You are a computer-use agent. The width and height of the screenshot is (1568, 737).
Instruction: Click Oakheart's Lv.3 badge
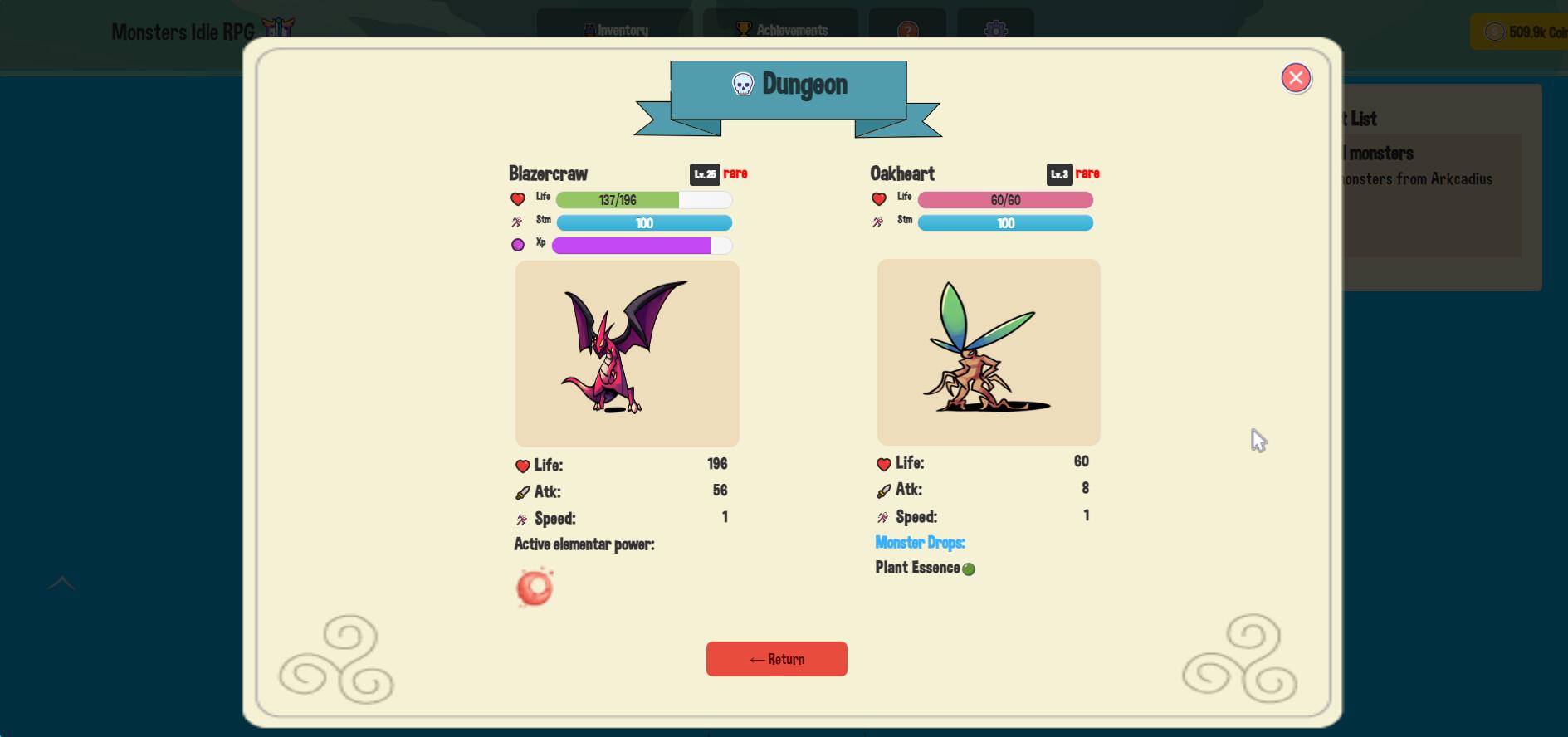(1058, 173)
